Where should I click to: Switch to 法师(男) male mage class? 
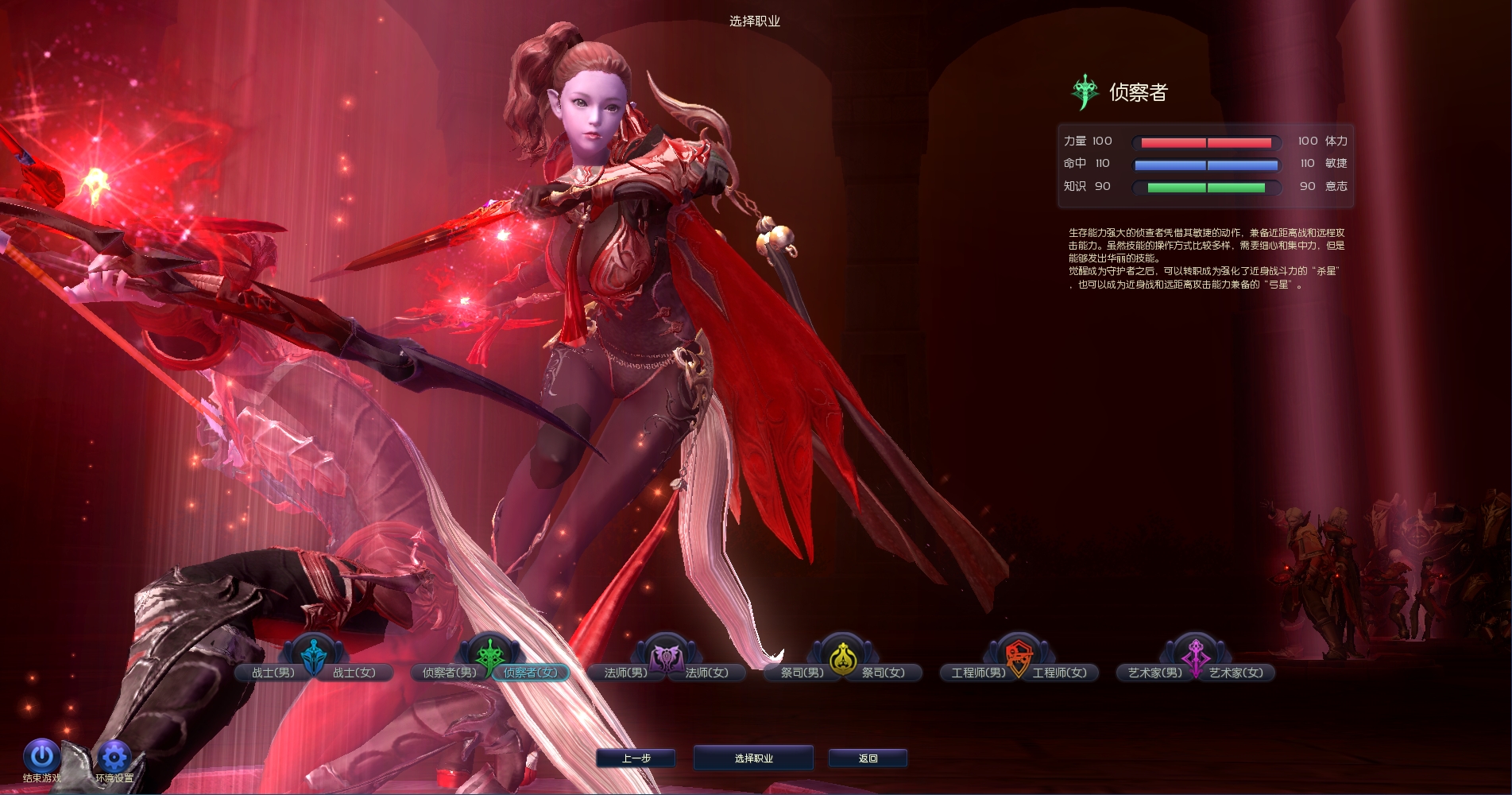625,673
